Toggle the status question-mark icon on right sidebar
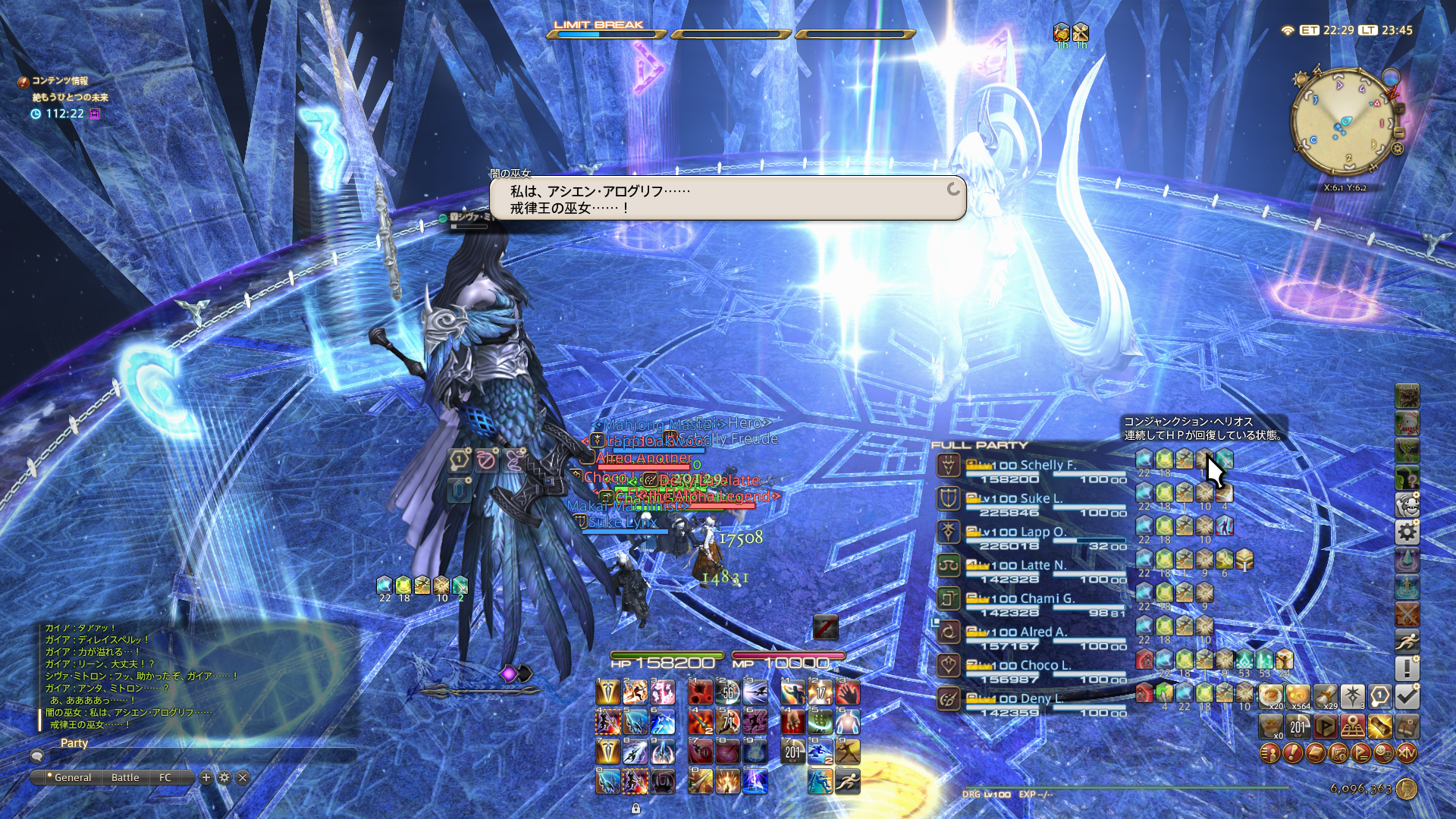Viewport: 1456px width, 819px height. click(x=1408, y=475)
